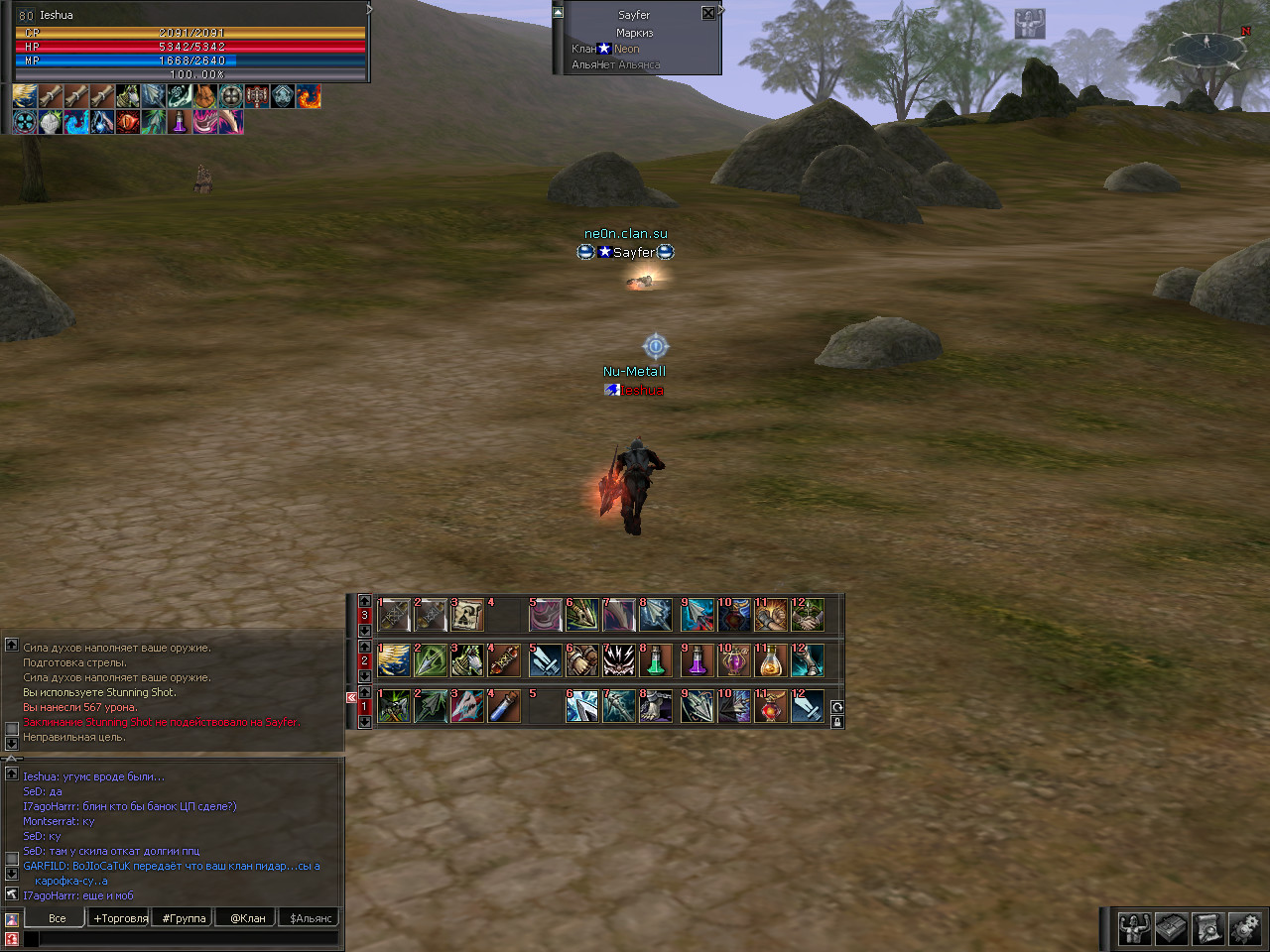The width and height of the screenshot is (1270, 952).
Task: Use the treasure map scroll slot
Action: point(467,615)
